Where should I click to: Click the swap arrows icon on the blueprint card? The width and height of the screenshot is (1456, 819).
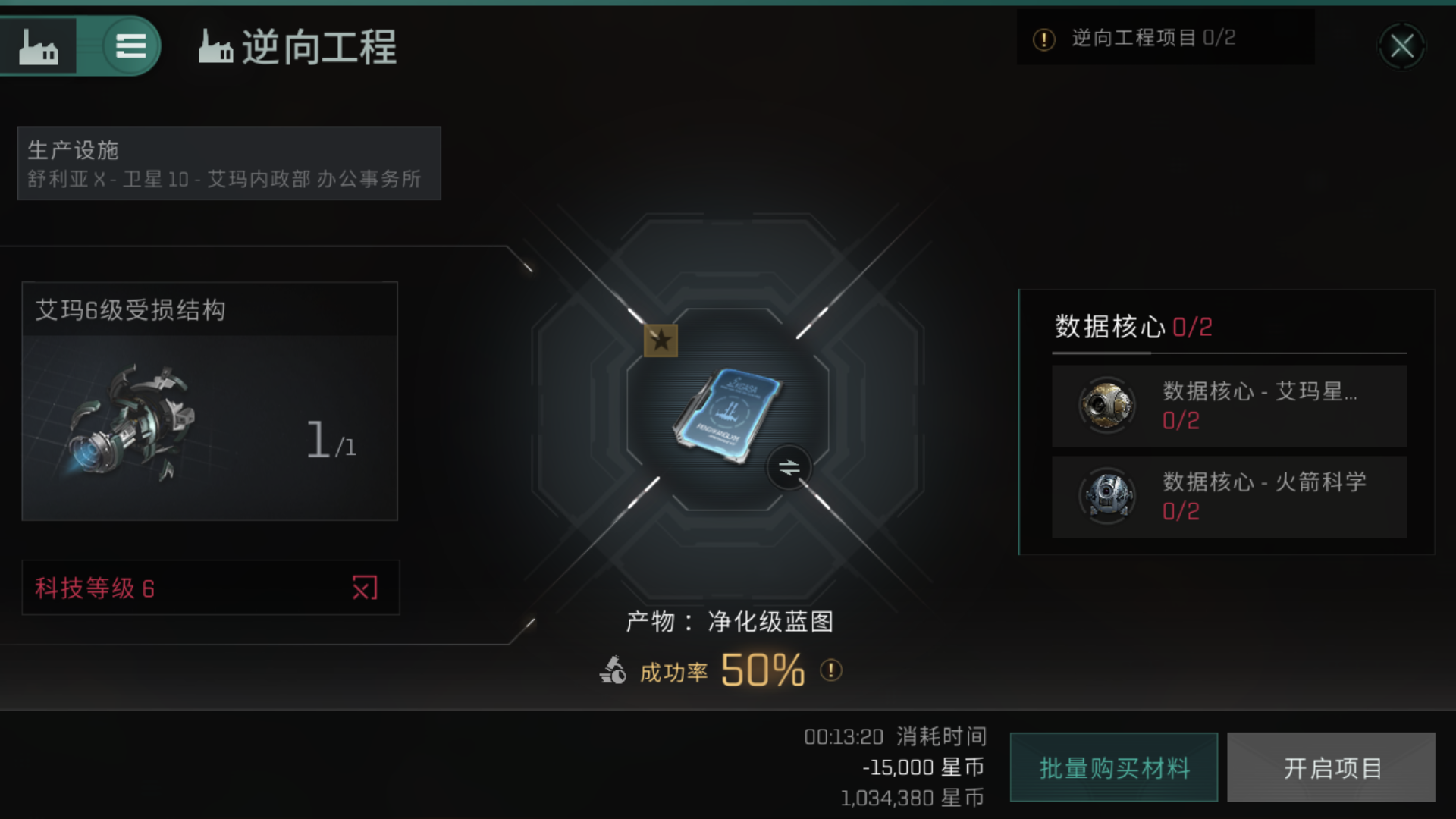(x=789, y=467)
